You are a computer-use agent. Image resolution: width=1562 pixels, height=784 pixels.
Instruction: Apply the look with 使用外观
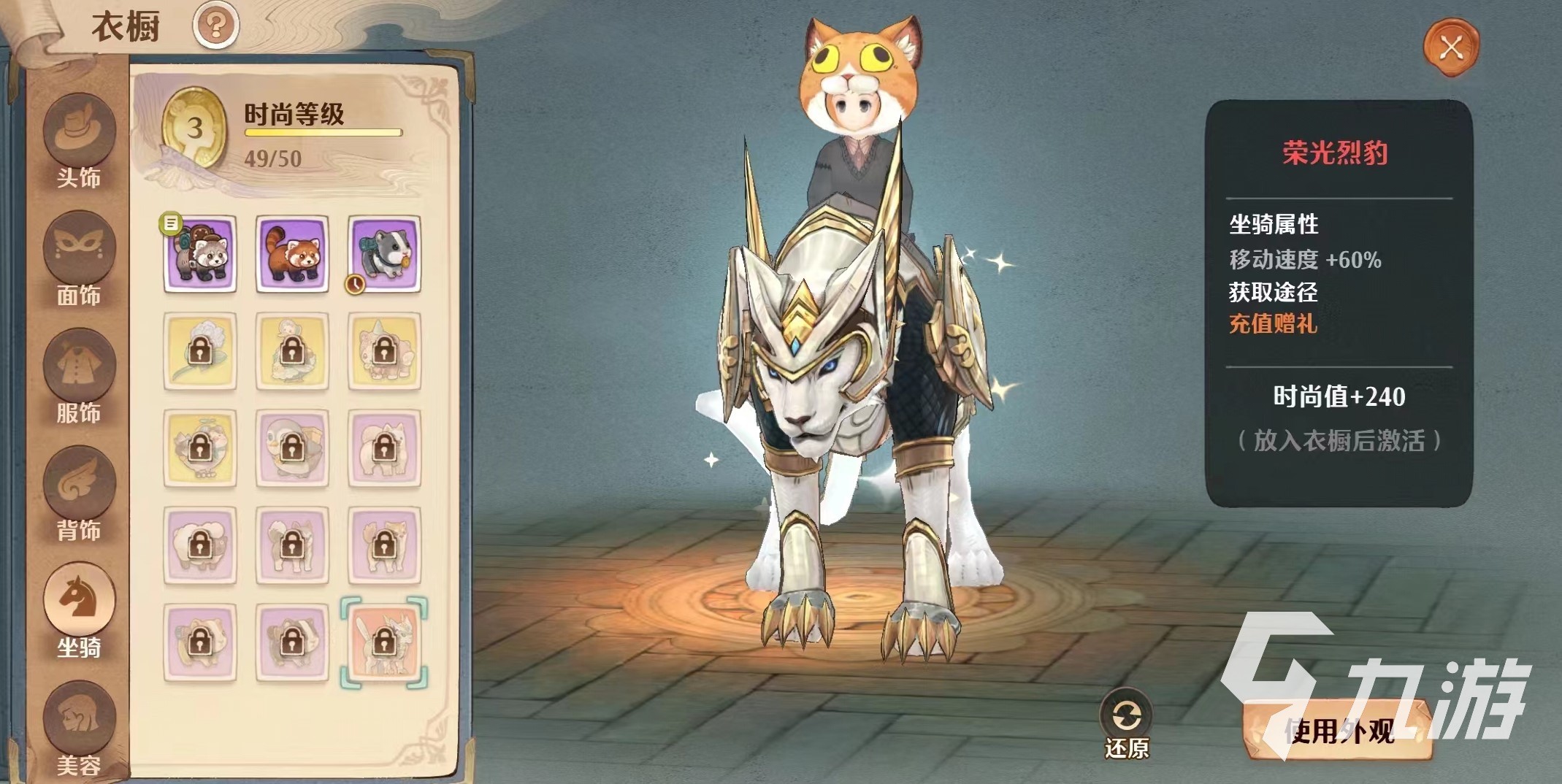(1339, 731)
